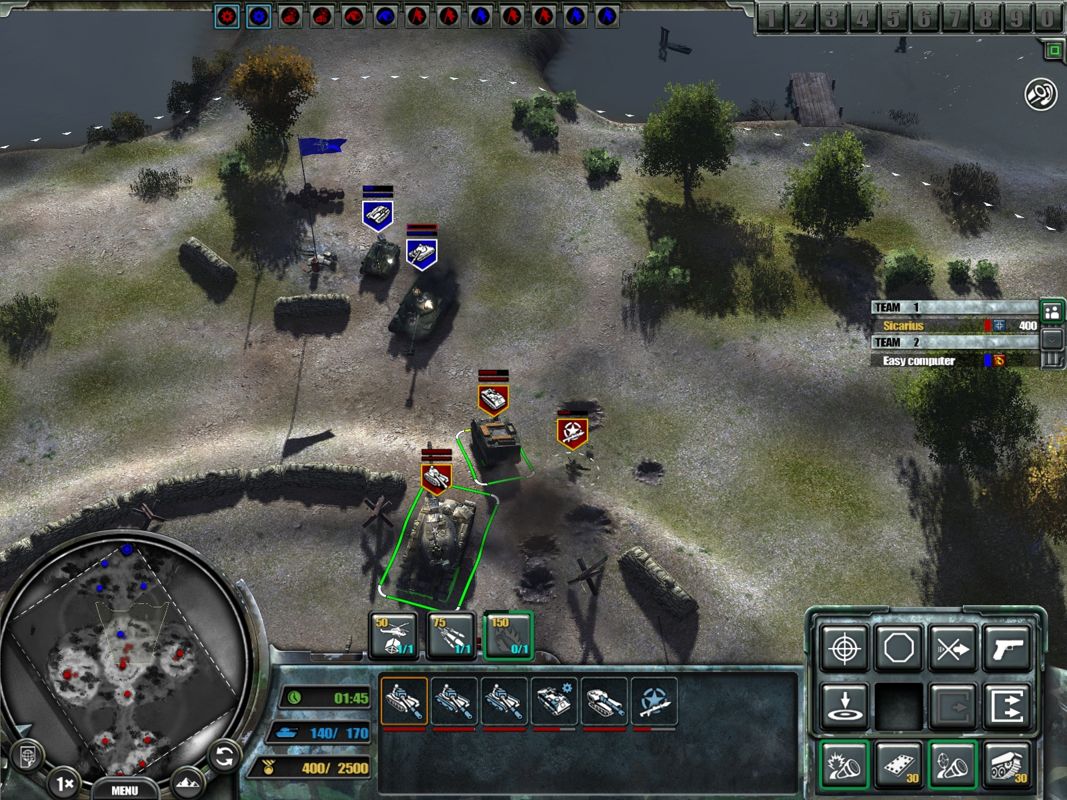Call the helicopter supply drop costing 50
This screenshot has height=800, width=1067.
[393, 636]
